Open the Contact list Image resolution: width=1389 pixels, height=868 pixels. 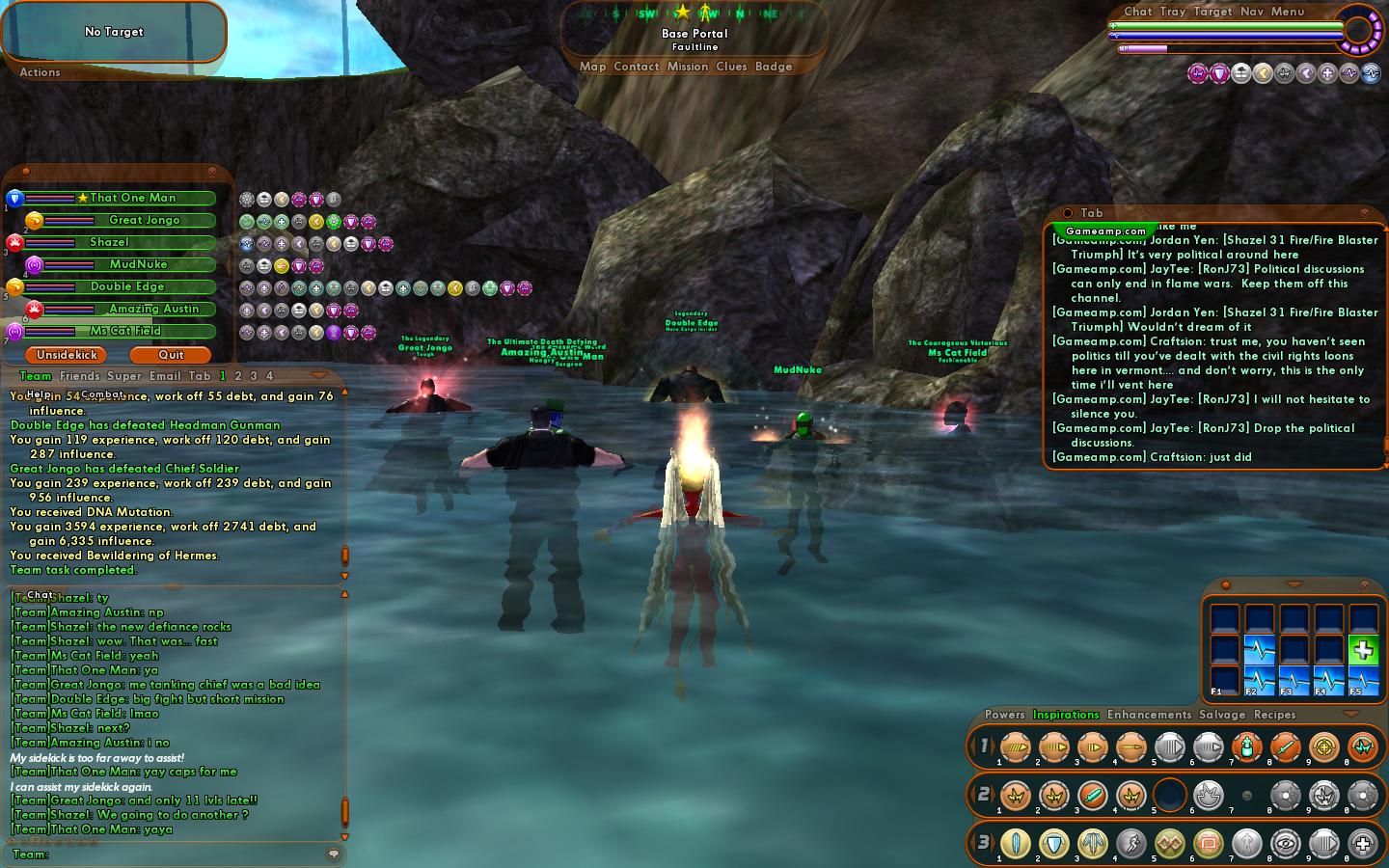tap(636, 67)
